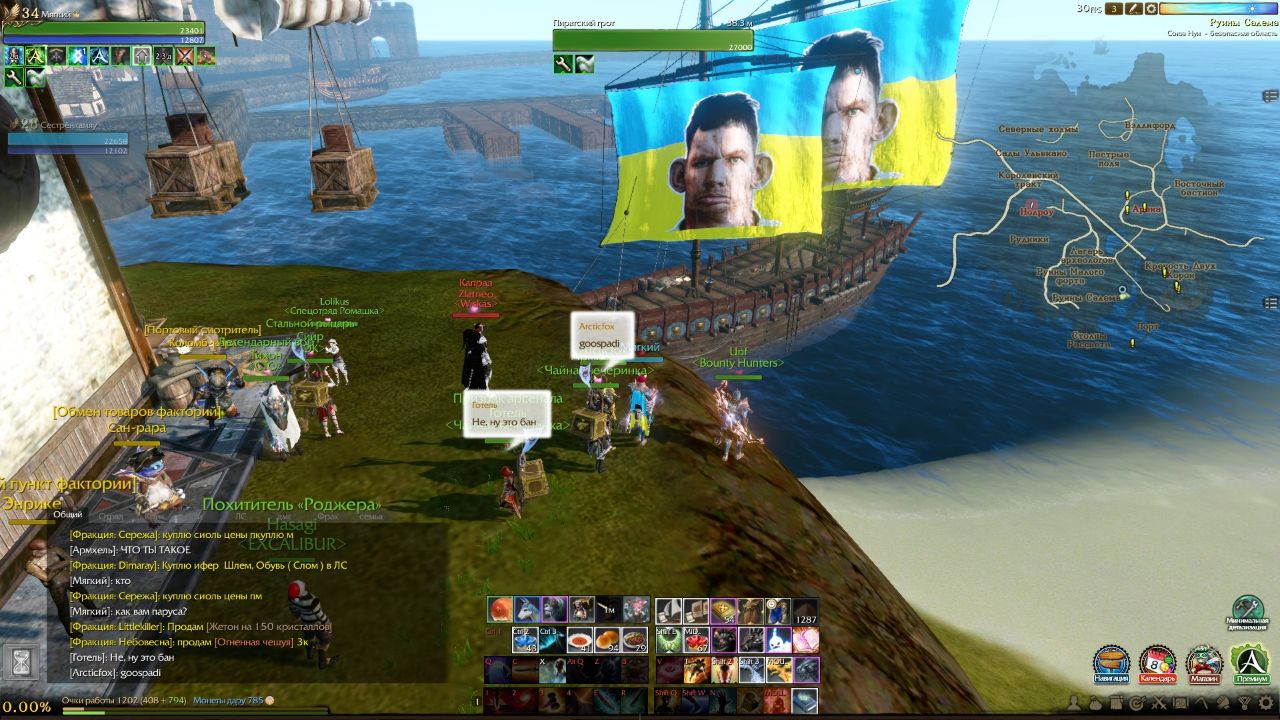Open the Навигация navigation button
Image resolution: width=1280 pixels, height=720 pixels.
click(x=1111, y=662)
